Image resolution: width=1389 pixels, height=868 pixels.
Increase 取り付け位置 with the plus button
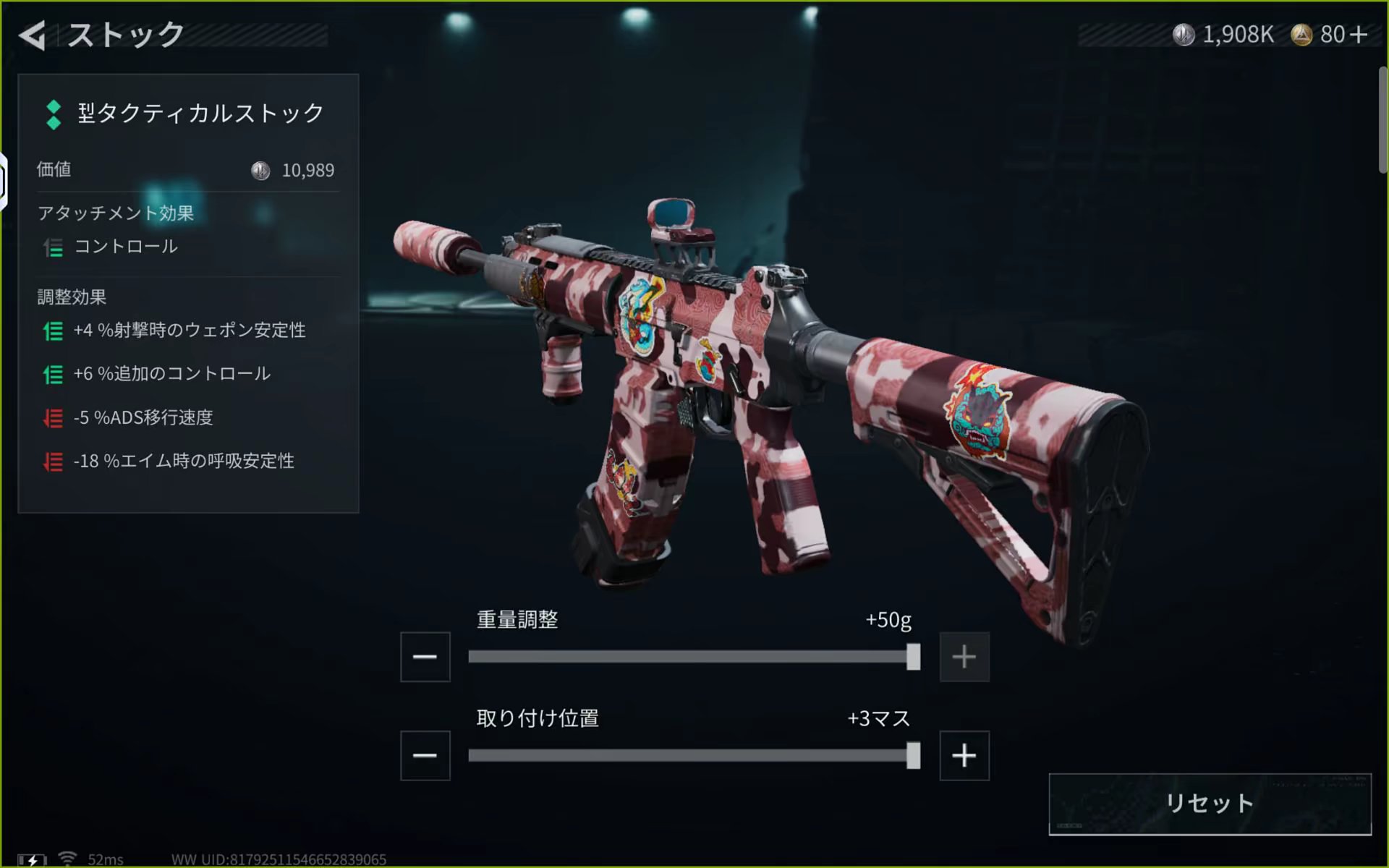964,755
